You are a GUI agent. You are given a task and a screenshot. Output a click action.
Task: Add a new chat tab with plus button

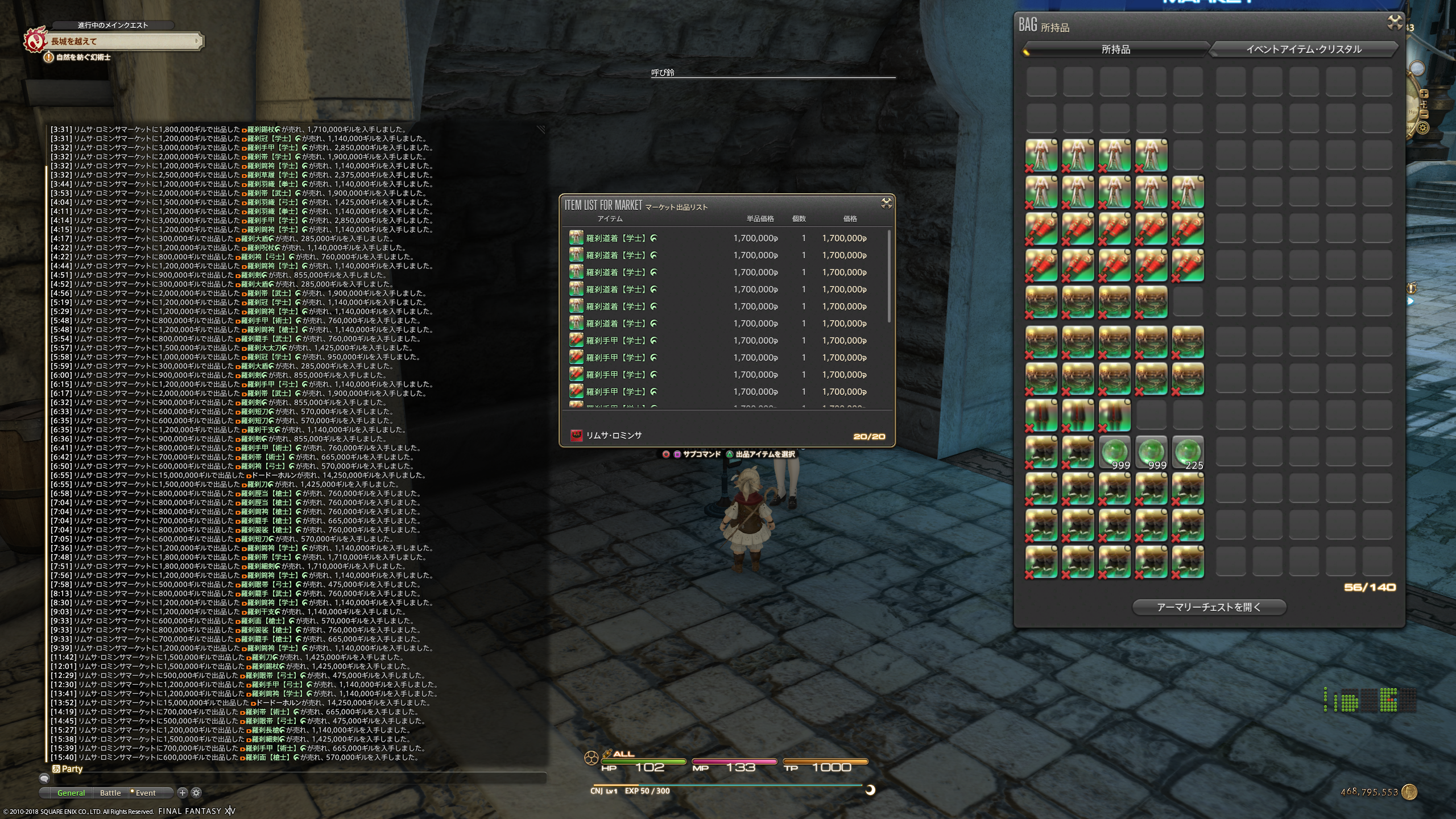click(x=183, y=793)
